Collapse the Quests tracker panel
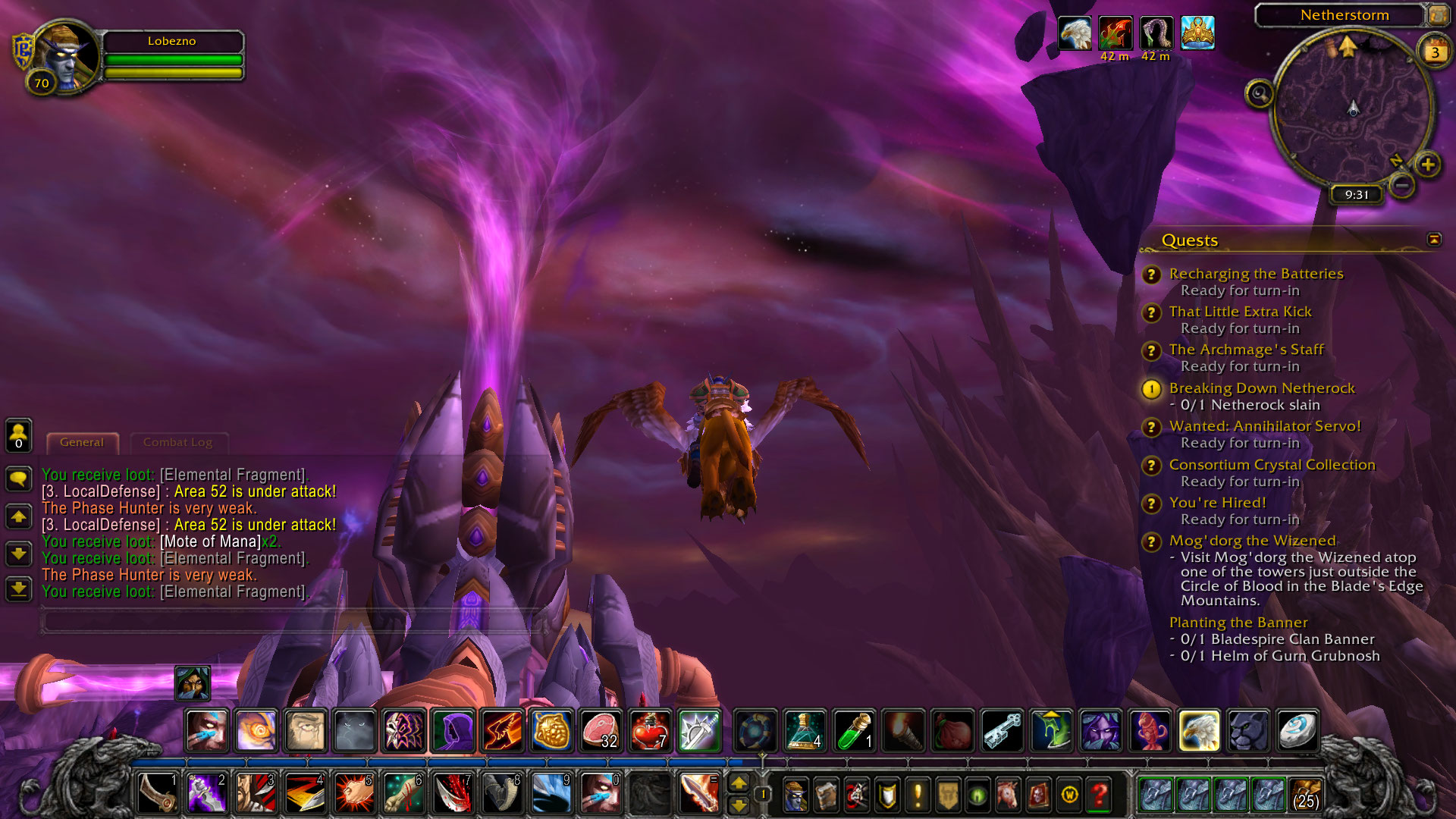 tap(1433, 240)
